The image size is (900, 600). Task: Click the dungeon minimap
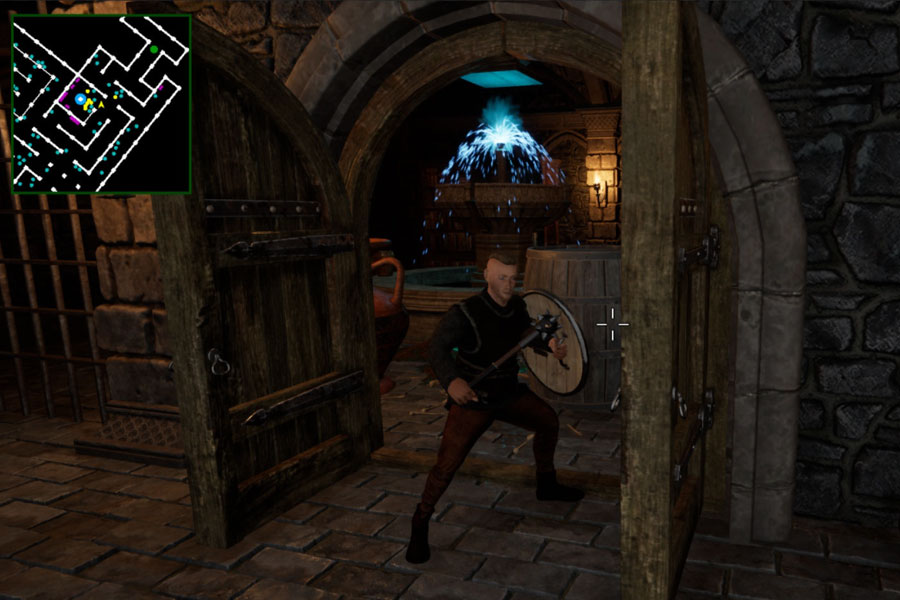(100, 104)
